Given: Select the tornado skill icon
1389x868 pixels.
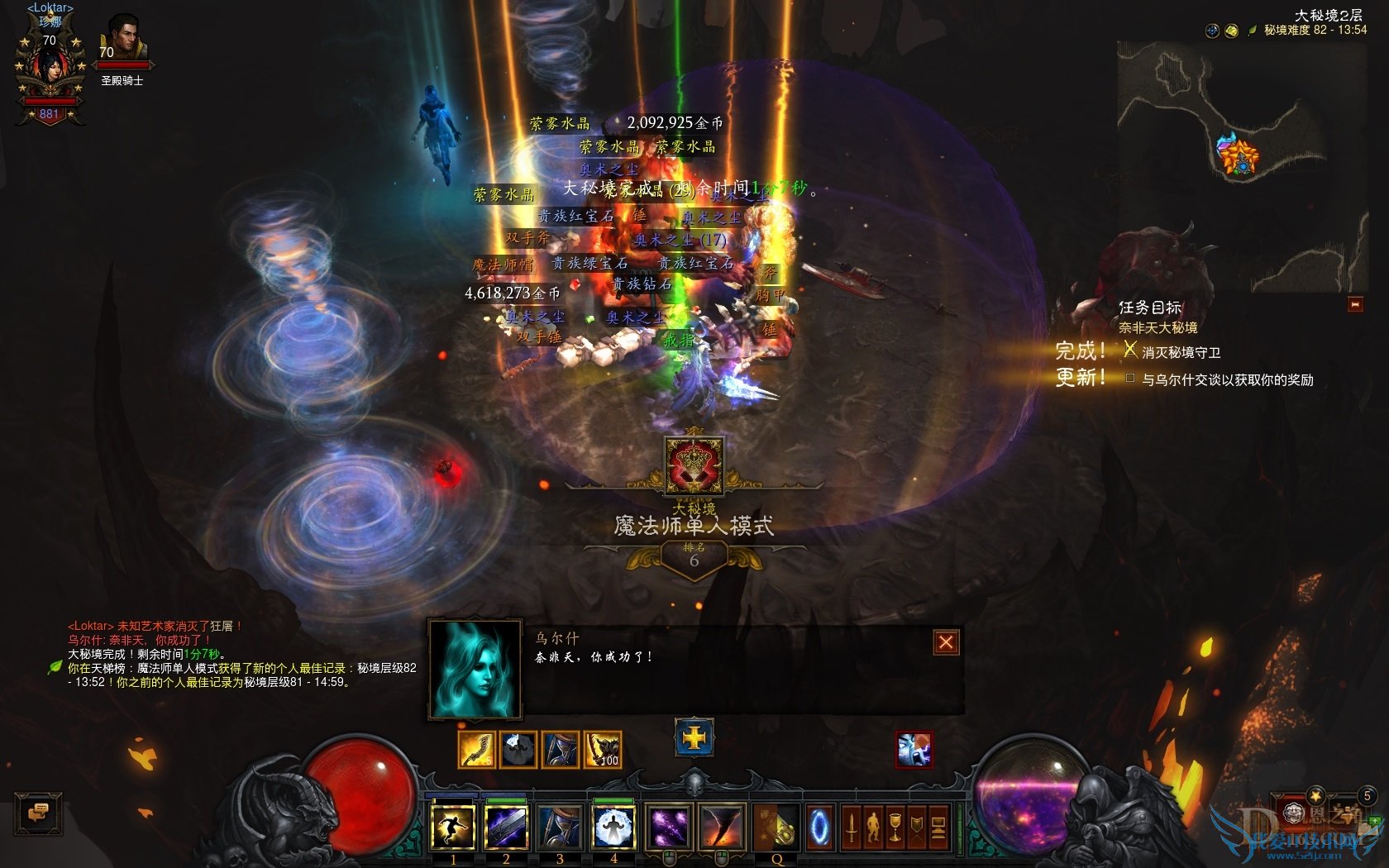Looking at the screenshot, I should [x=721, y=827].
